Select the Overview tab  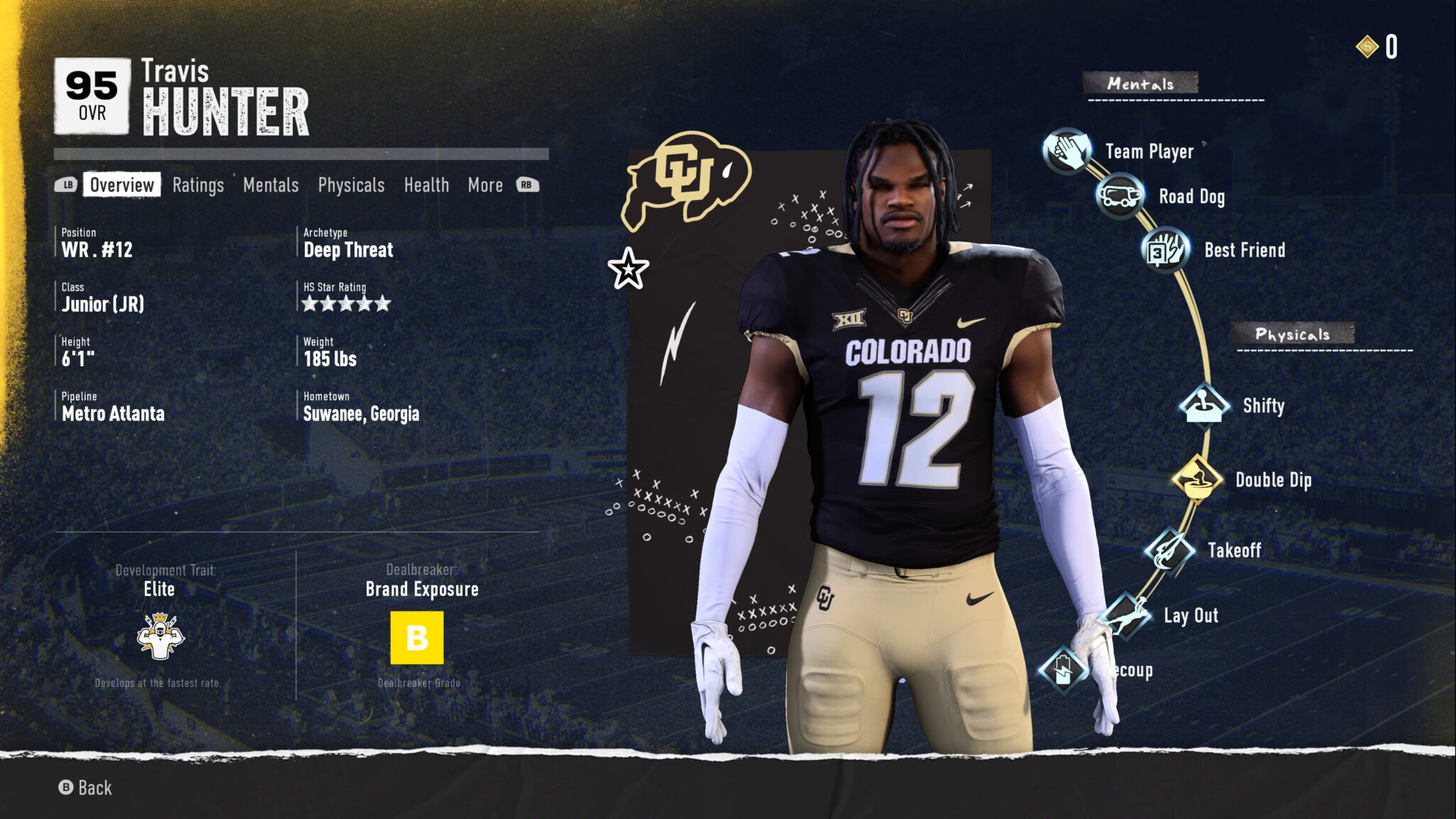tap(121, 185)
